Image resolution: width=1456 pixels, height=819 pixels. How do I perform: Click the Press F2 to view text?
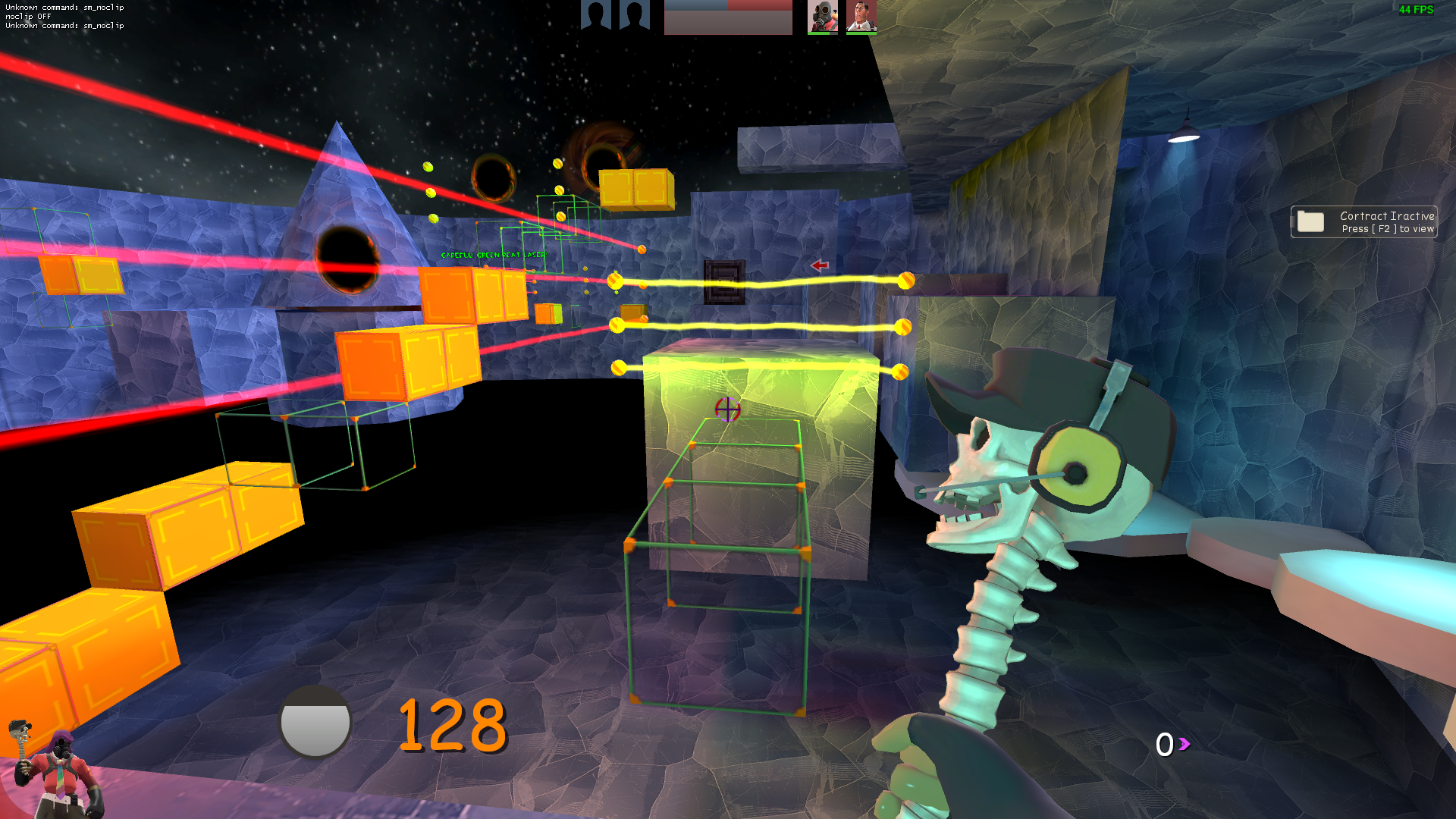coord(1388,228)
